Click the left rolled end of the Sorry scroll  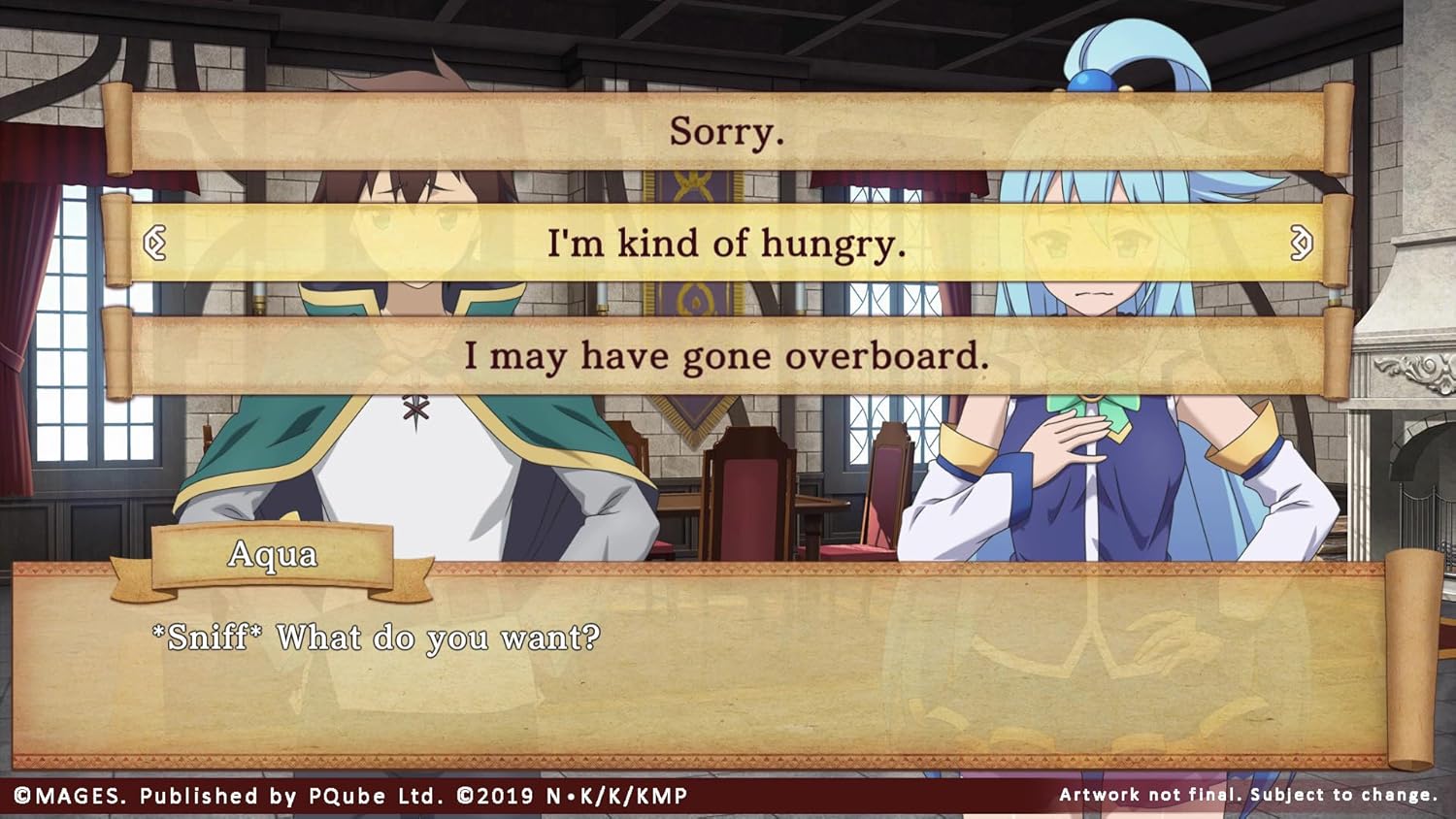pos(115,128)
